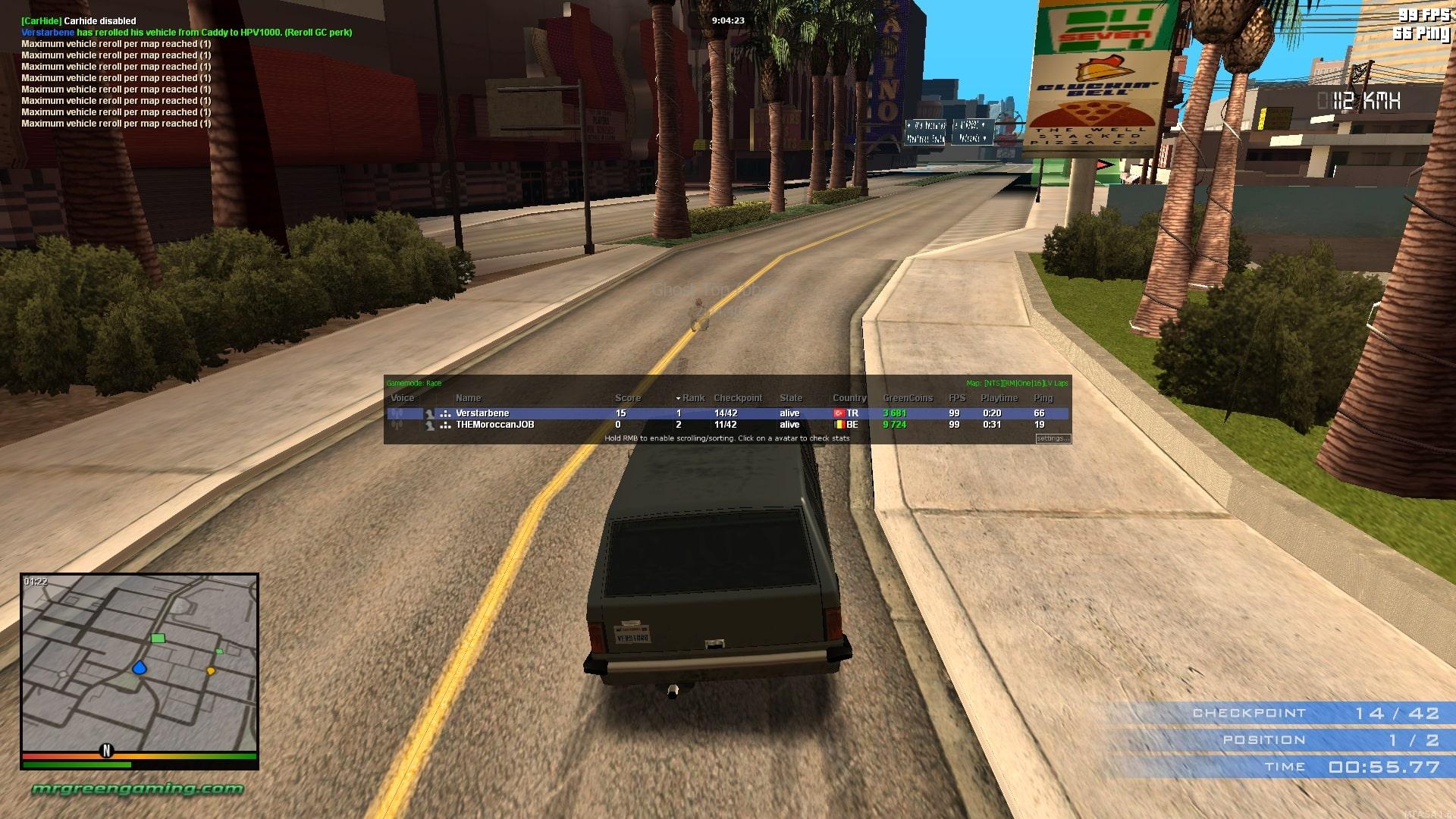Click THEMoroccanJOB's avatar to check stats

(x=429, y=425)
